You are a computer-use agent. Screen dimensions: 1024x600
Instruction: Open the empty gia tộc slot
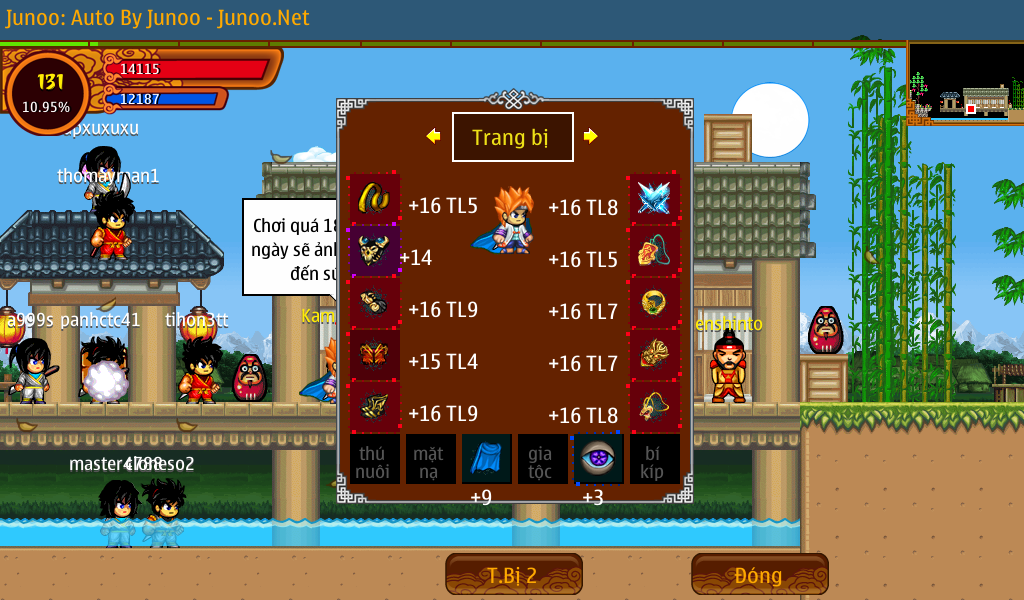pos(543,459)
